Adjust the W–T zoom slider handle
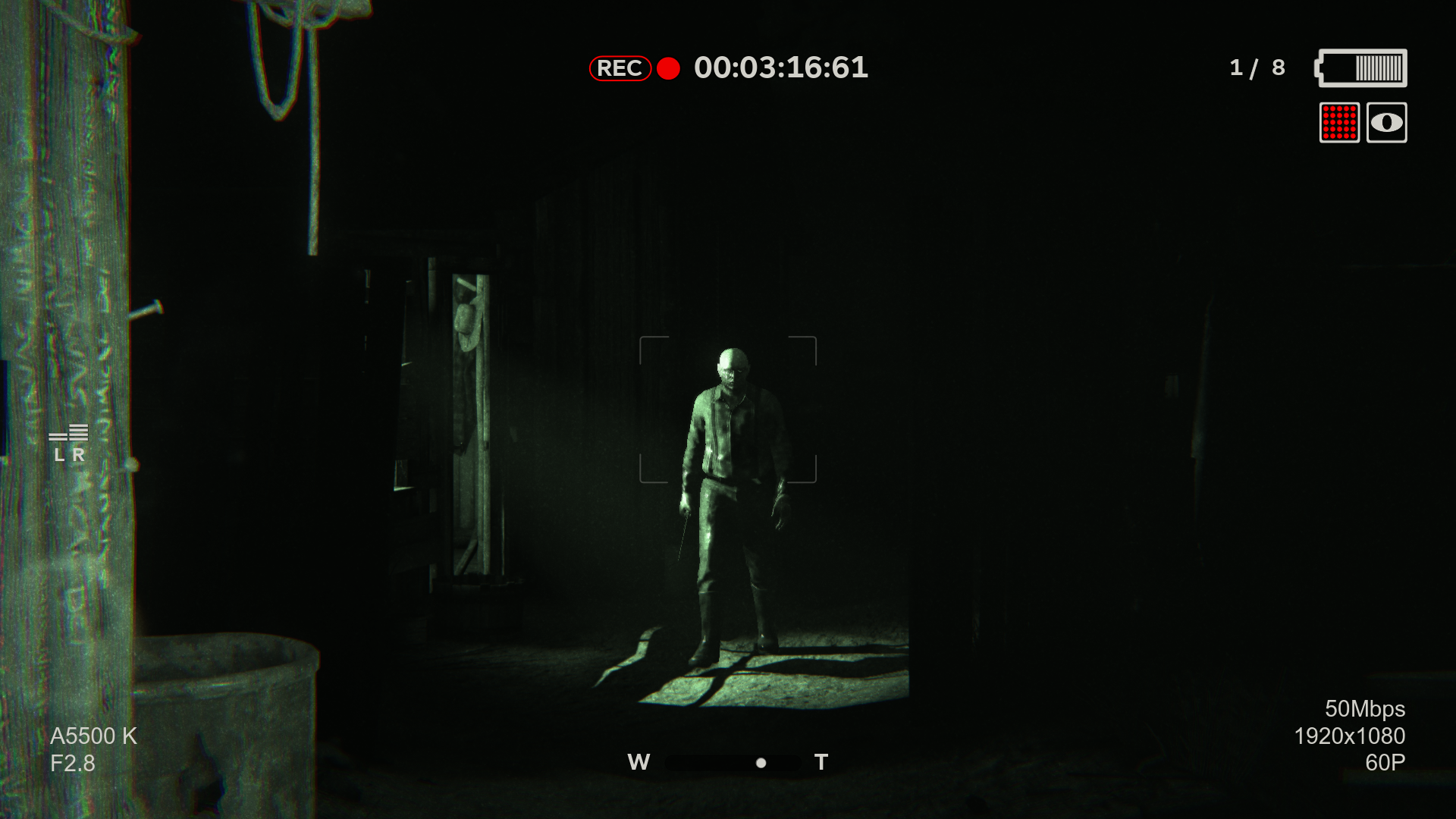 [x=761, y=763]
